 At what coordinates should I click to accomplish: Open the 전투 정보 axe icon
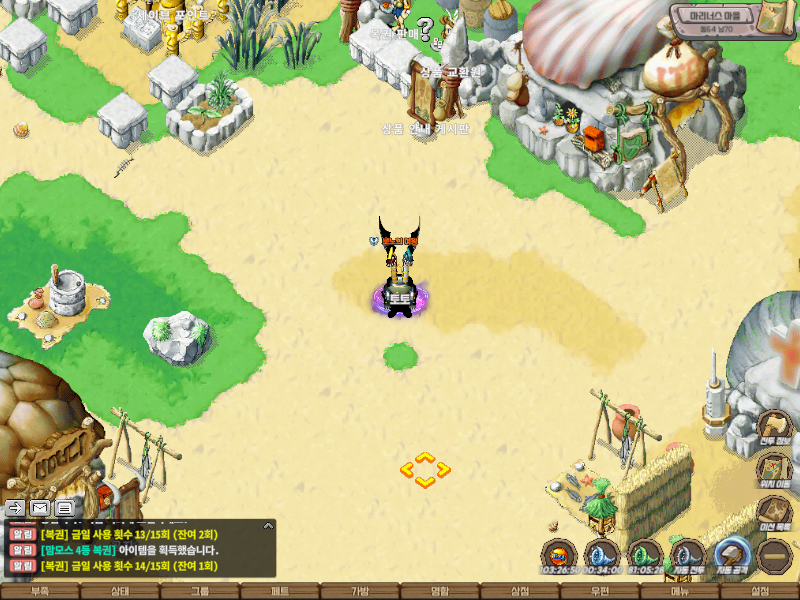(x=774, y=426)
